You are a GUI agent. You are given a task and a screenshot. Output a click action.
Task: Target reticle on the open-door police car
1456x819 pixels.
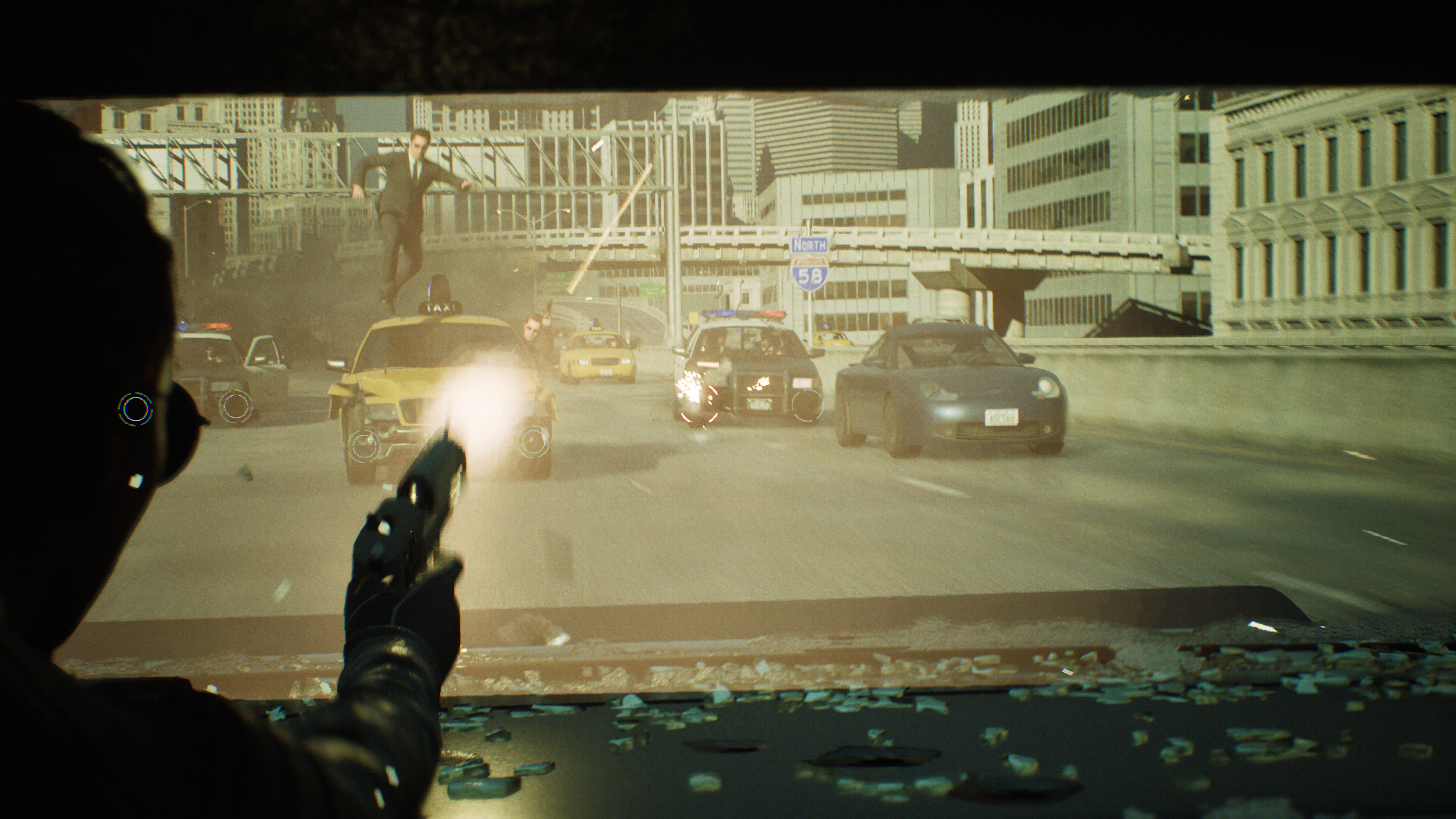click(236, 406)
